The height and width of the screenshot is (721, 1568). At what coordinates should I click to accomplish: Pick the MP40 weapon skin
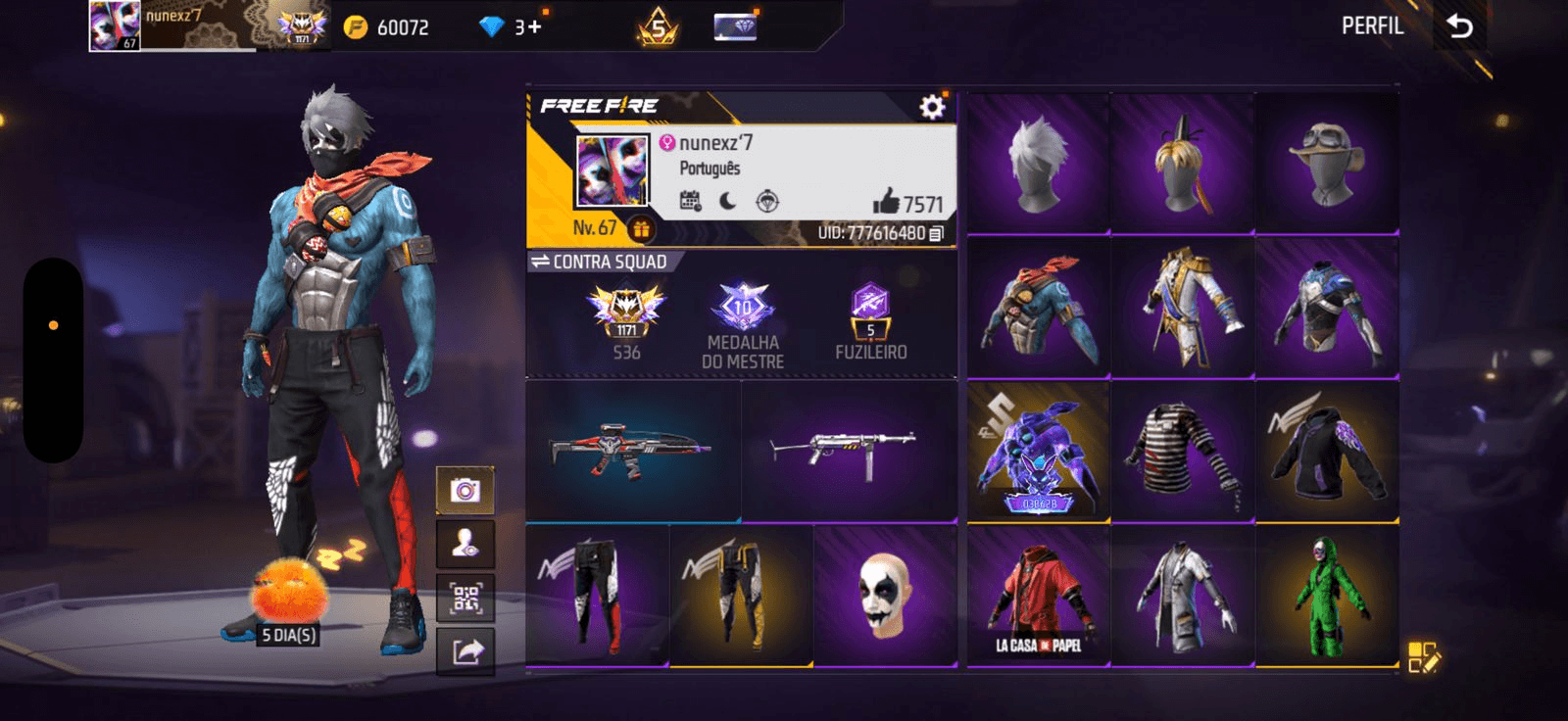(x=849, y=452)
